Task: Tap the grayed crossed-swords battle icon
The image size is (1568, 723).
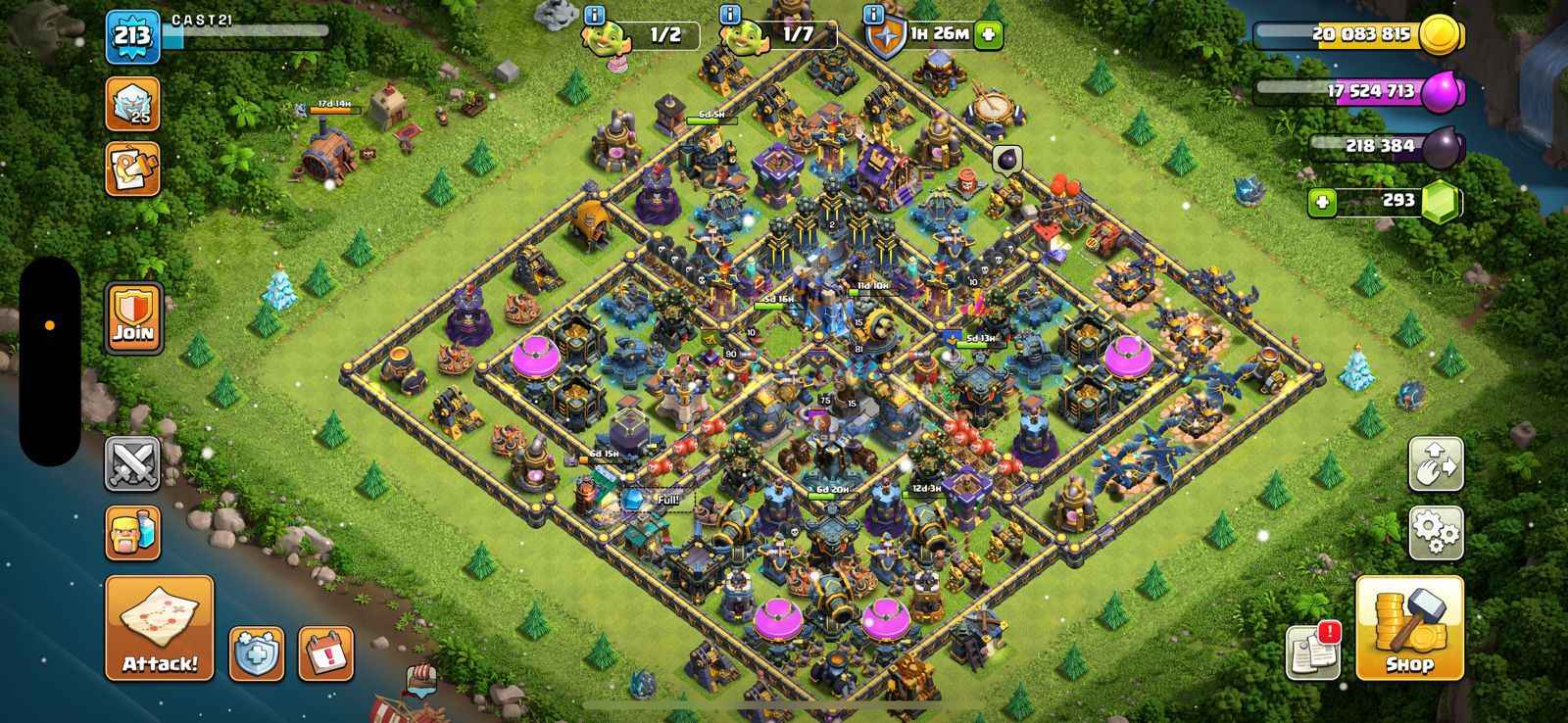Action: [132, 462]
